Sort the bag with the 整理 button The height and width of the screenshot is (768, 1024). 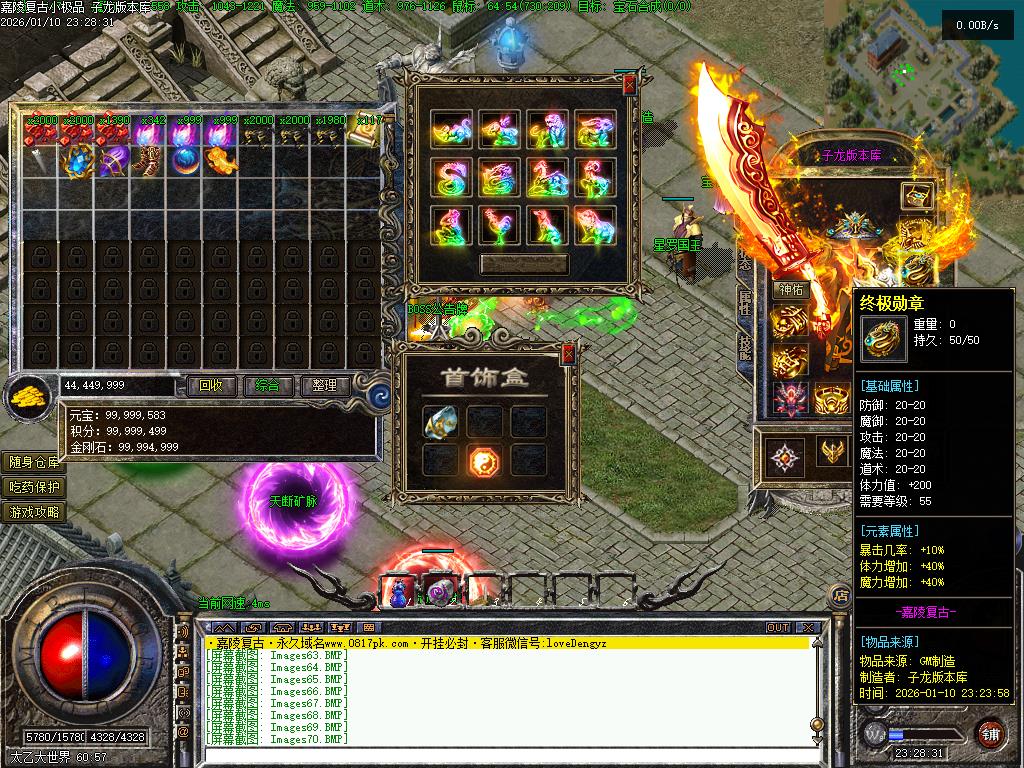pos(324,385)
